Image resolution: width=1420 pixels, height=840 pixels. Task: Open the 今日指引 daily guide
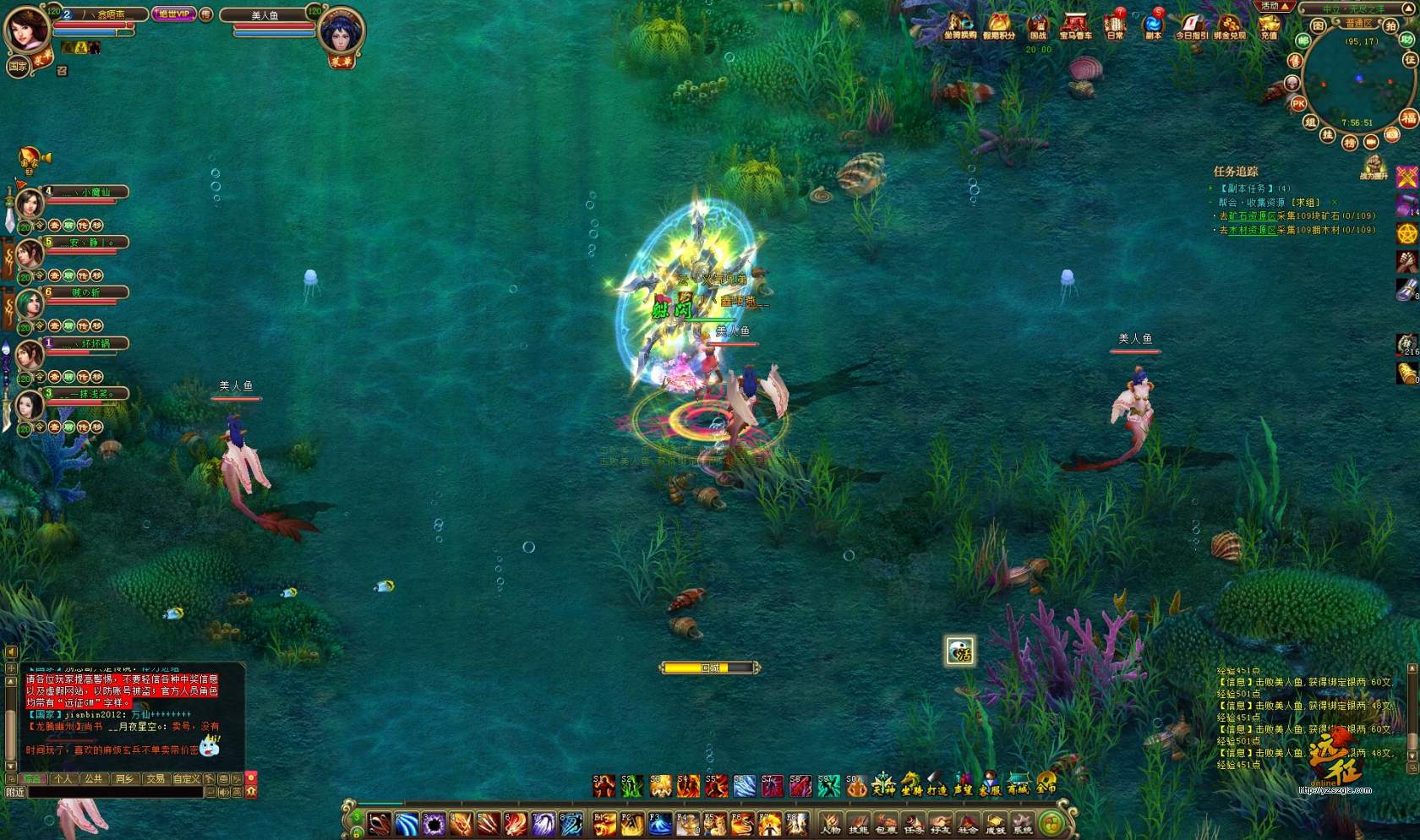[1191, 25]
